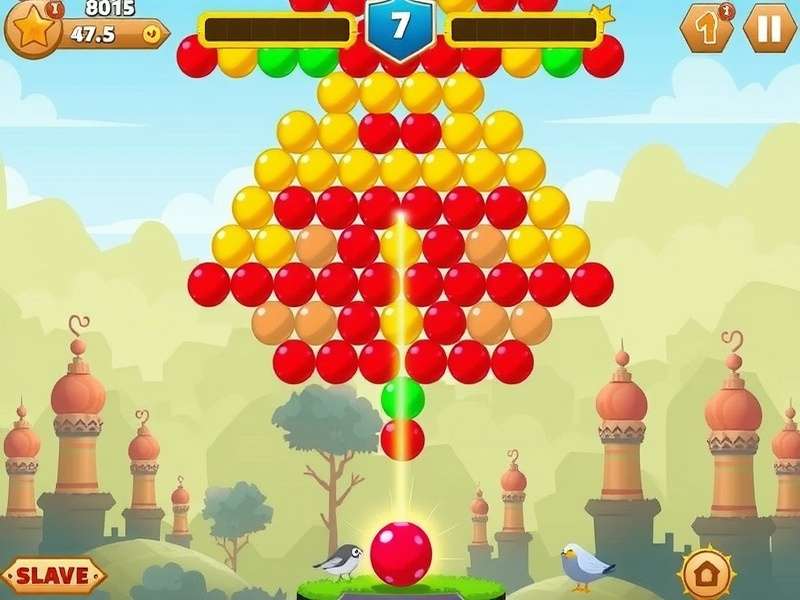Click the small arrow beside the 47.5 counter
Viewport: 800px width, 600px height.
click(x=151, y=34)
